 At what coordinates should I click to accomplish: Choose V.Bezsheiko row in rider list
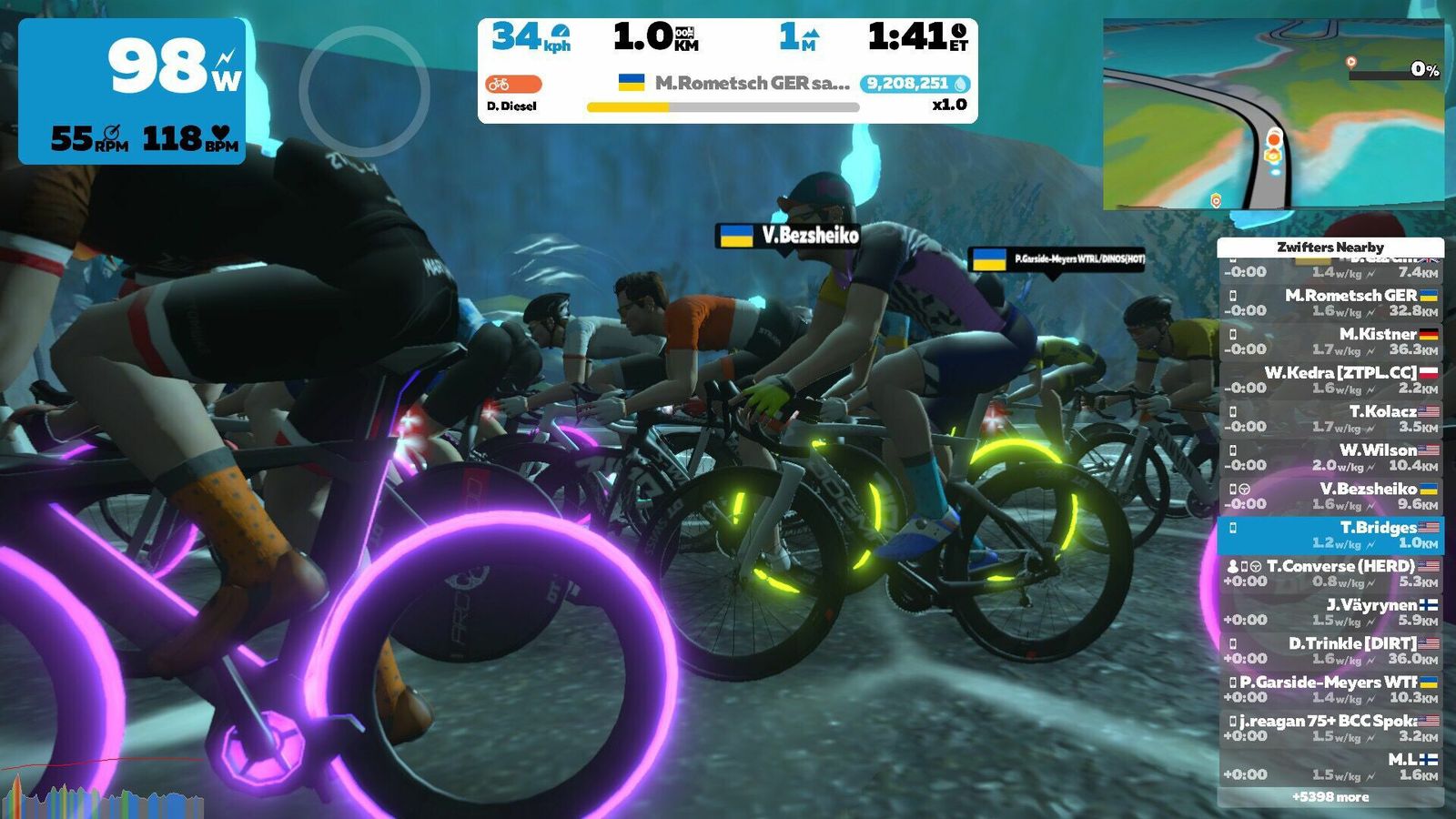(x=1330, y=496)
